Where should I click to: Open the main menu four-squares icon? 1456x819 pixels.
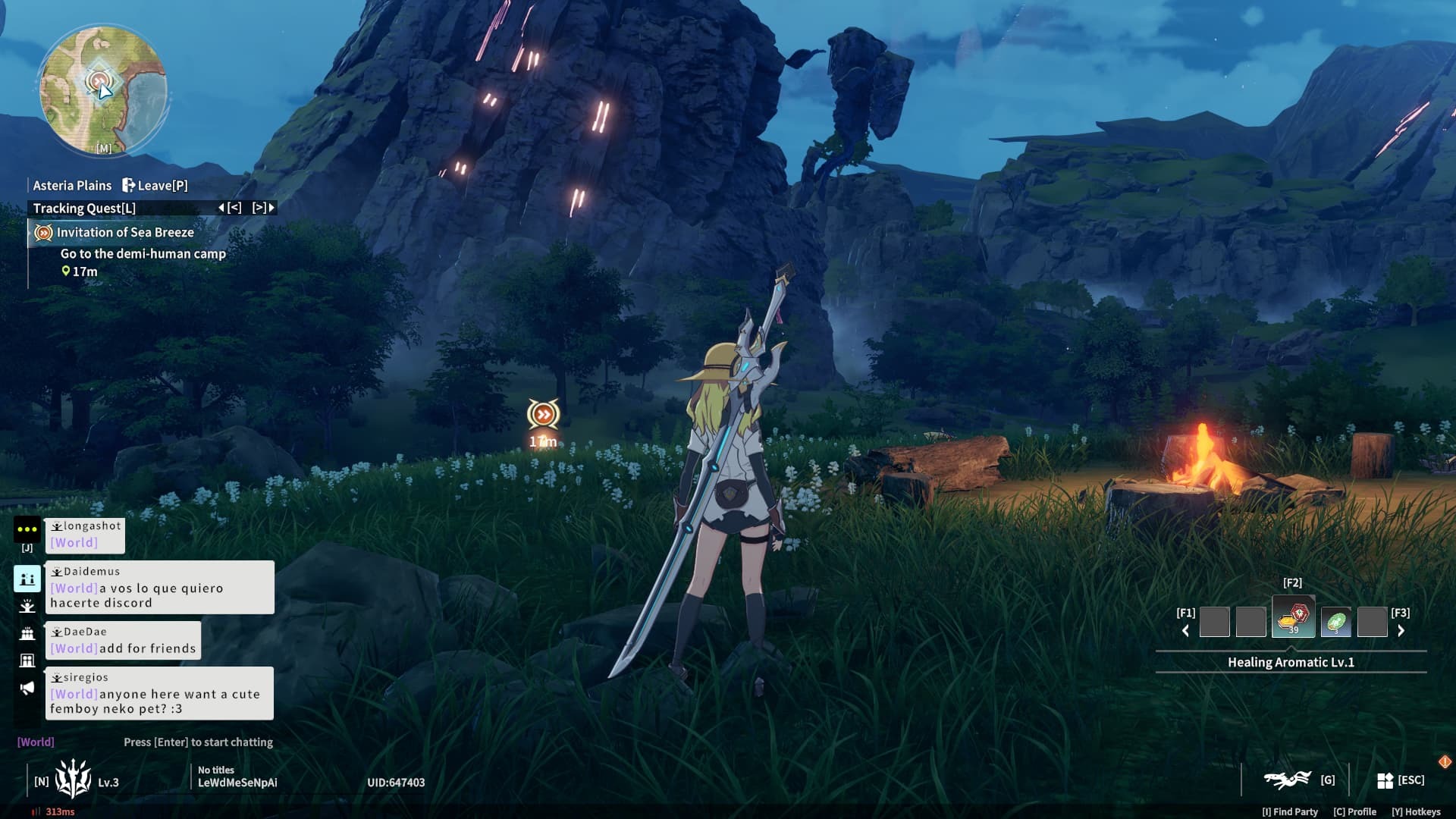tap(1385, 780)
